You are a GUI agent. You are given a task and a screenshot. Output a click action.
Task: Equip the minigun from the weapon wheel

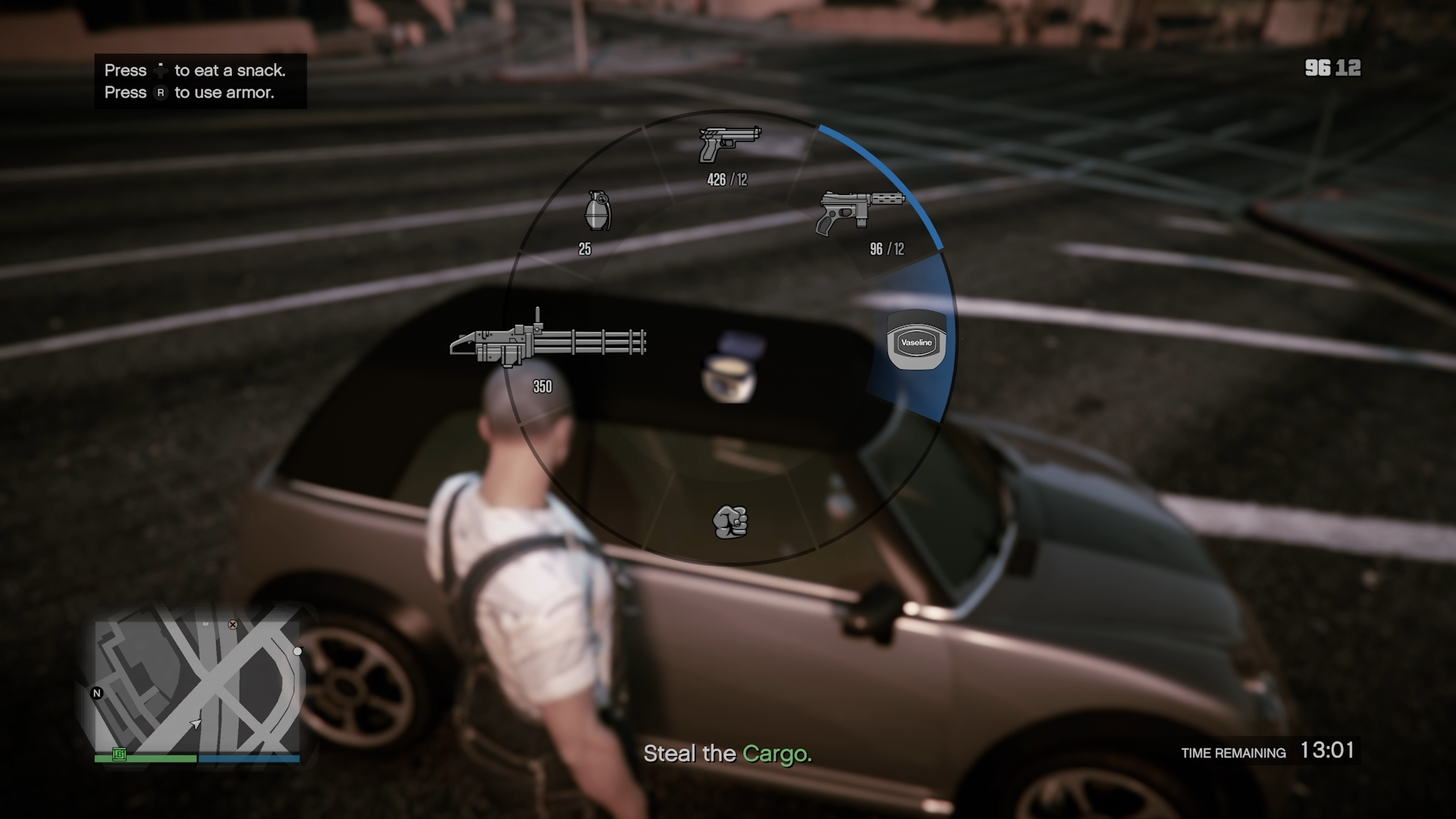pyautogui.click(x=548, y=342)
